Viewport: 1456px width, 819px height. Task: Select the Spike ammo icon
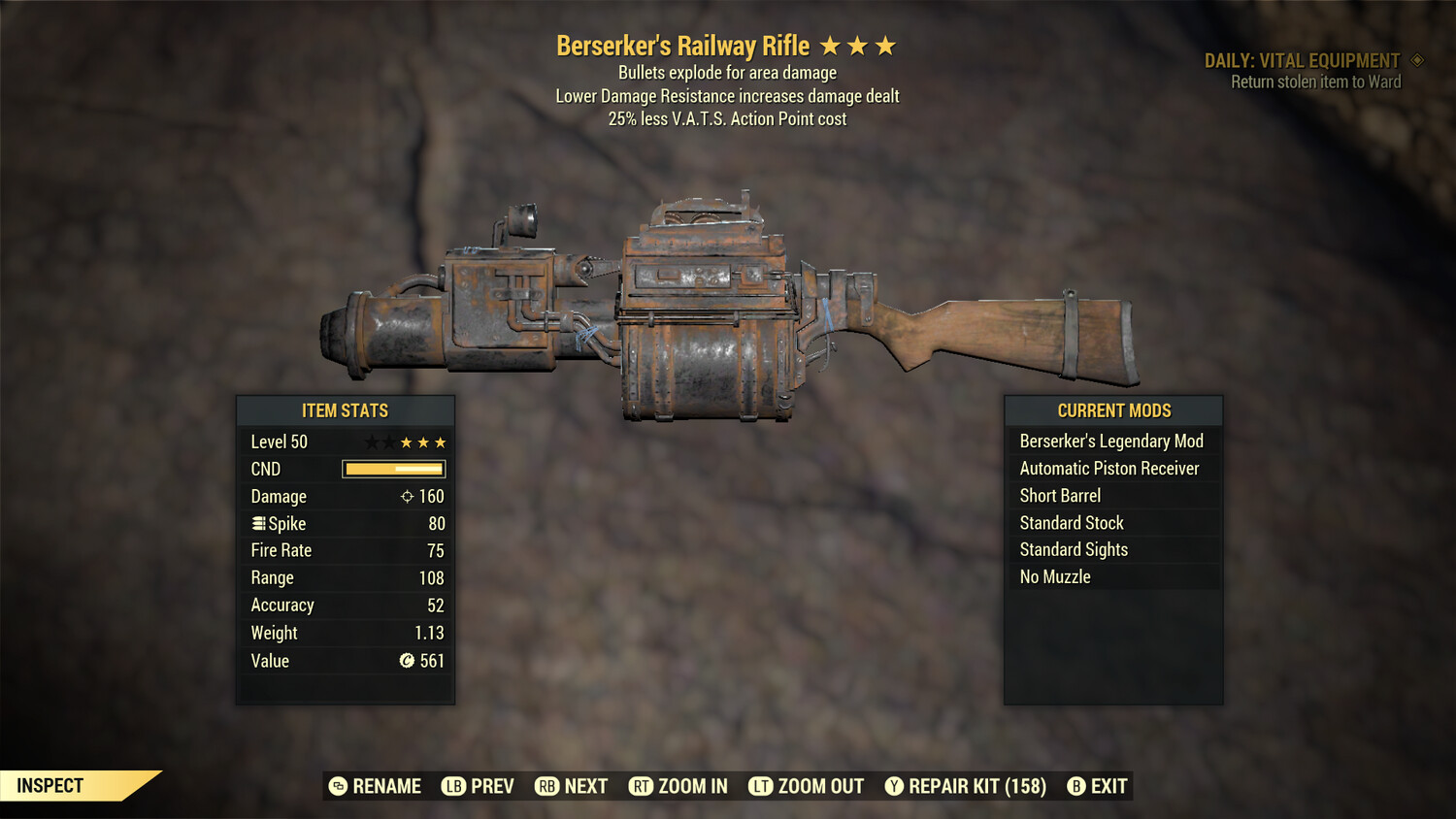[x=258, y=523]
